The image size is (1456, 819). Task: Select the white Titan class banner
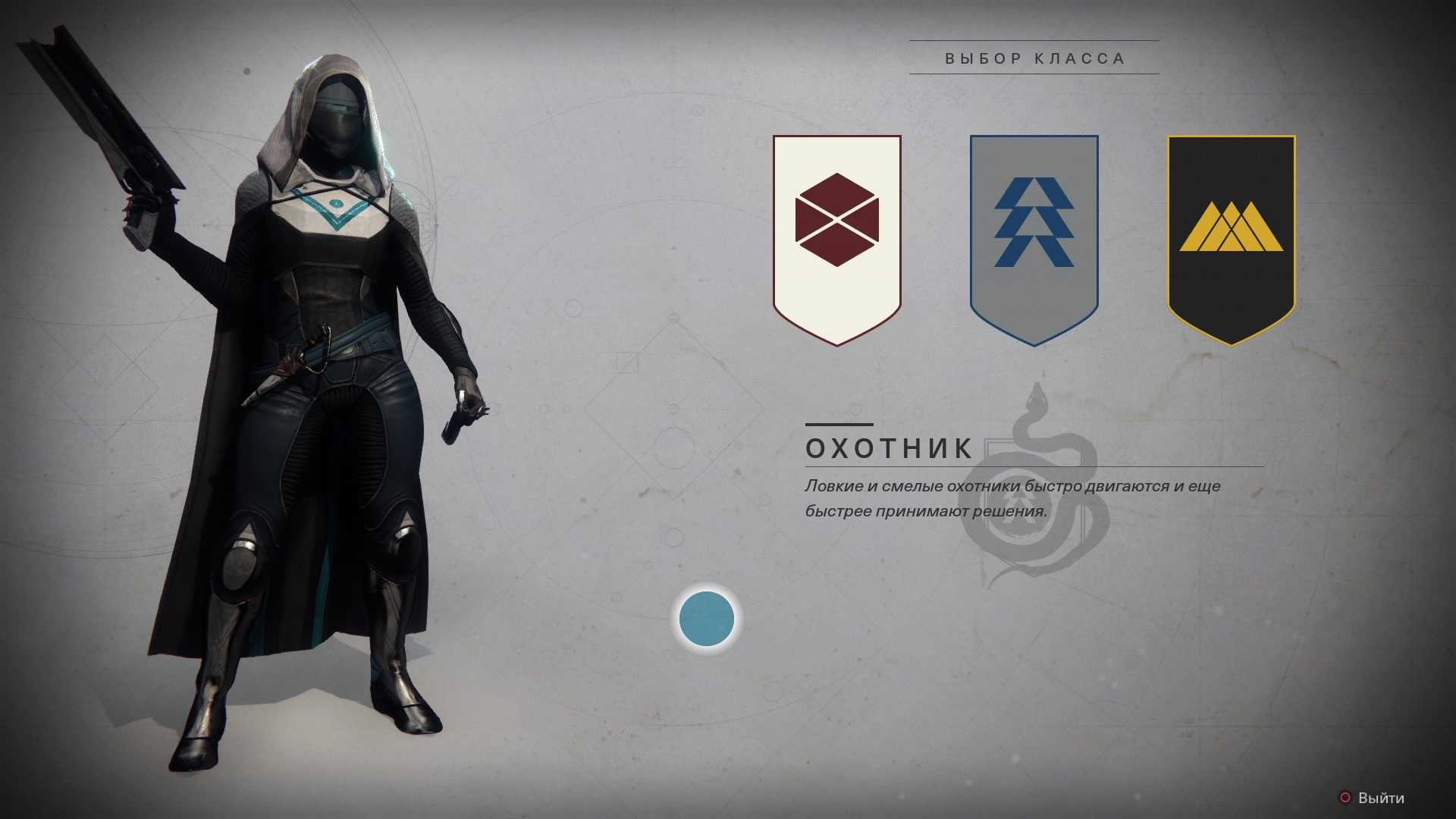pos(836,235)
